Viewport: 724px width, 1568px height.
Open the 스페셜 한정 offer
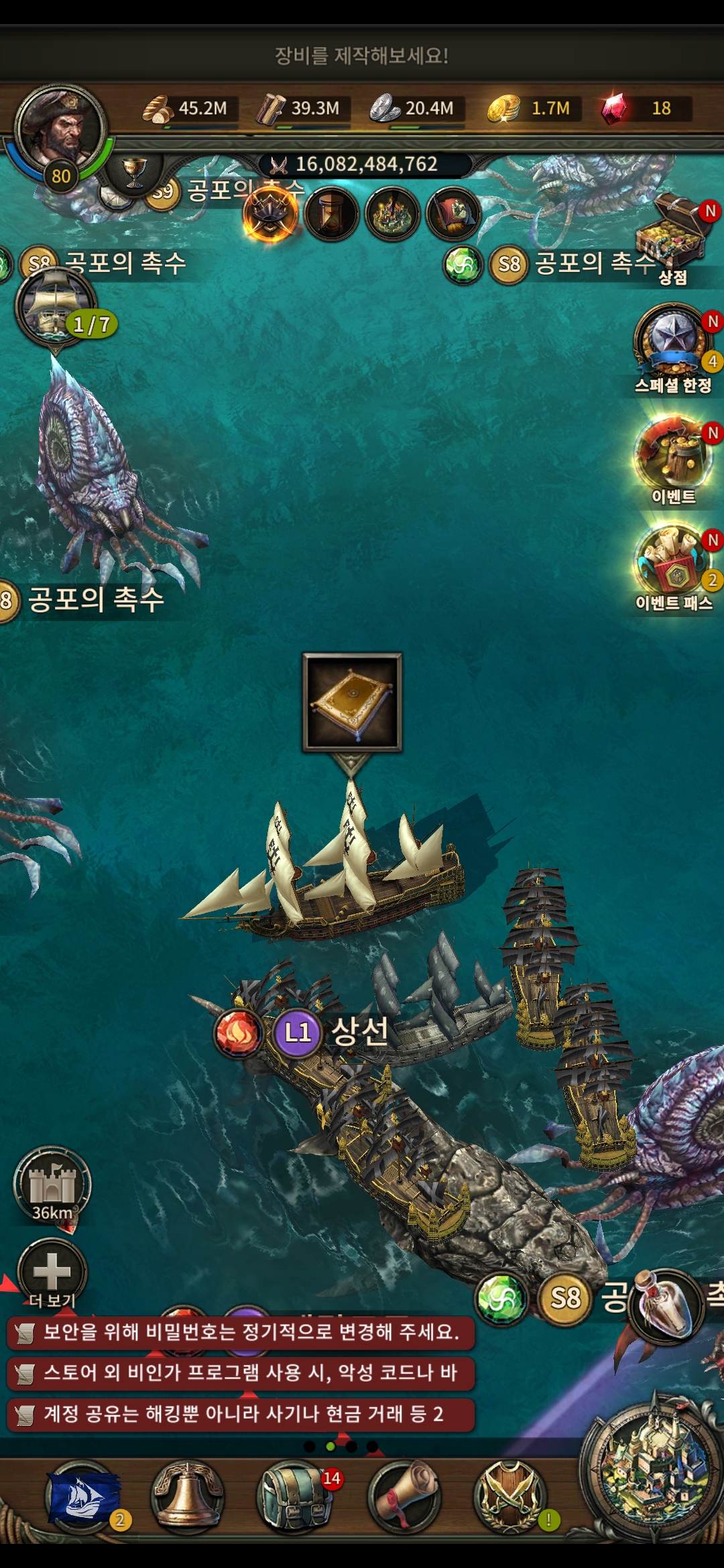pos(672,345)
